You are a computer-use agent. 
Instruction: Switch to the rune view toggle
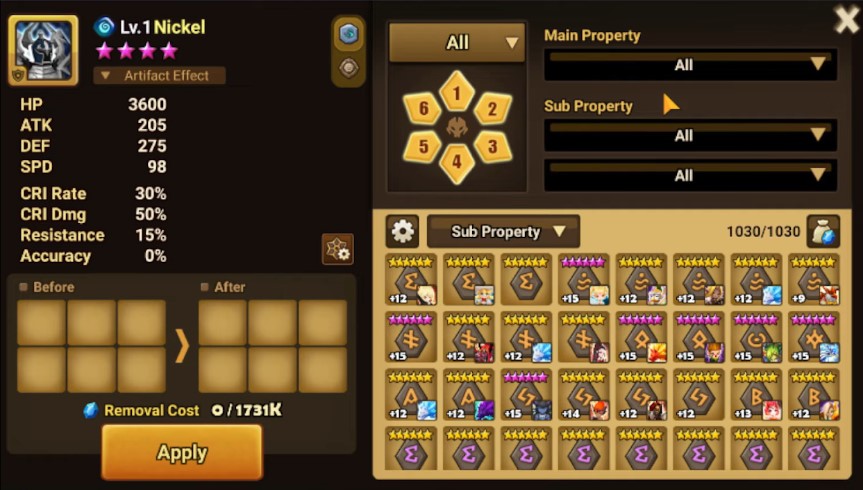(348, 33)
